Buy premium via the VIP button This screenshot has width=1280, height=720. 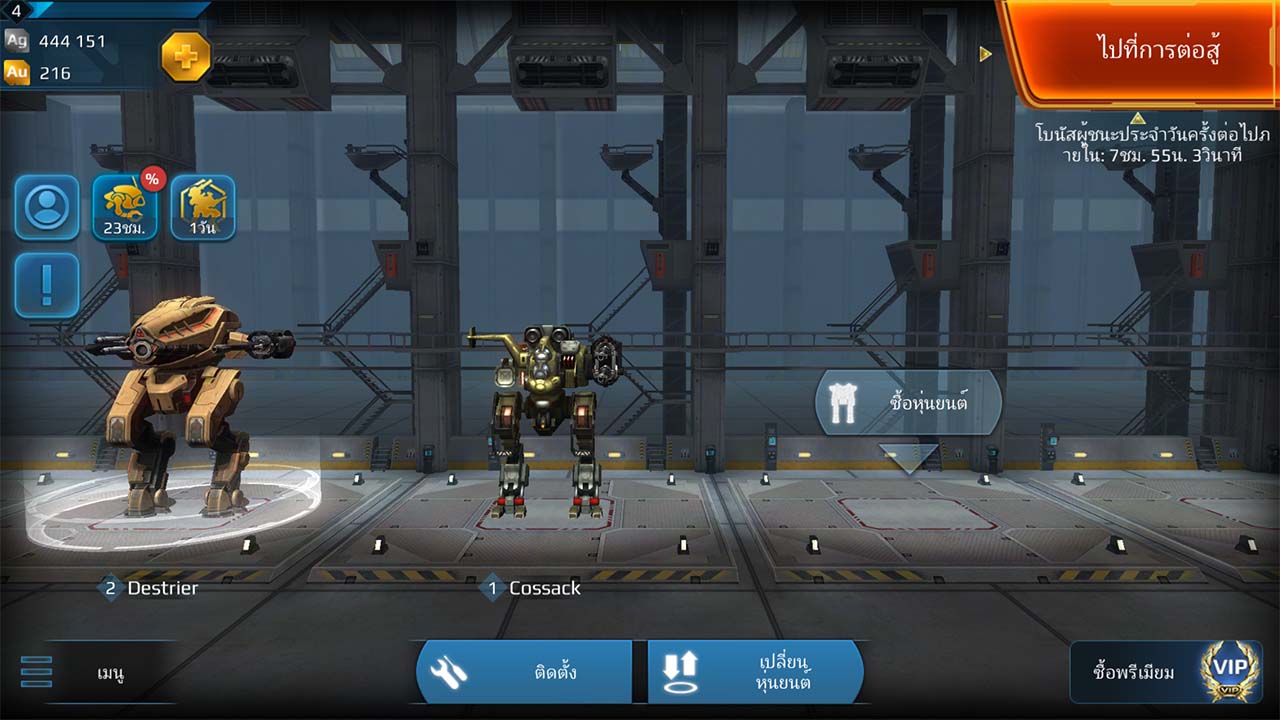coord(1166,672)
